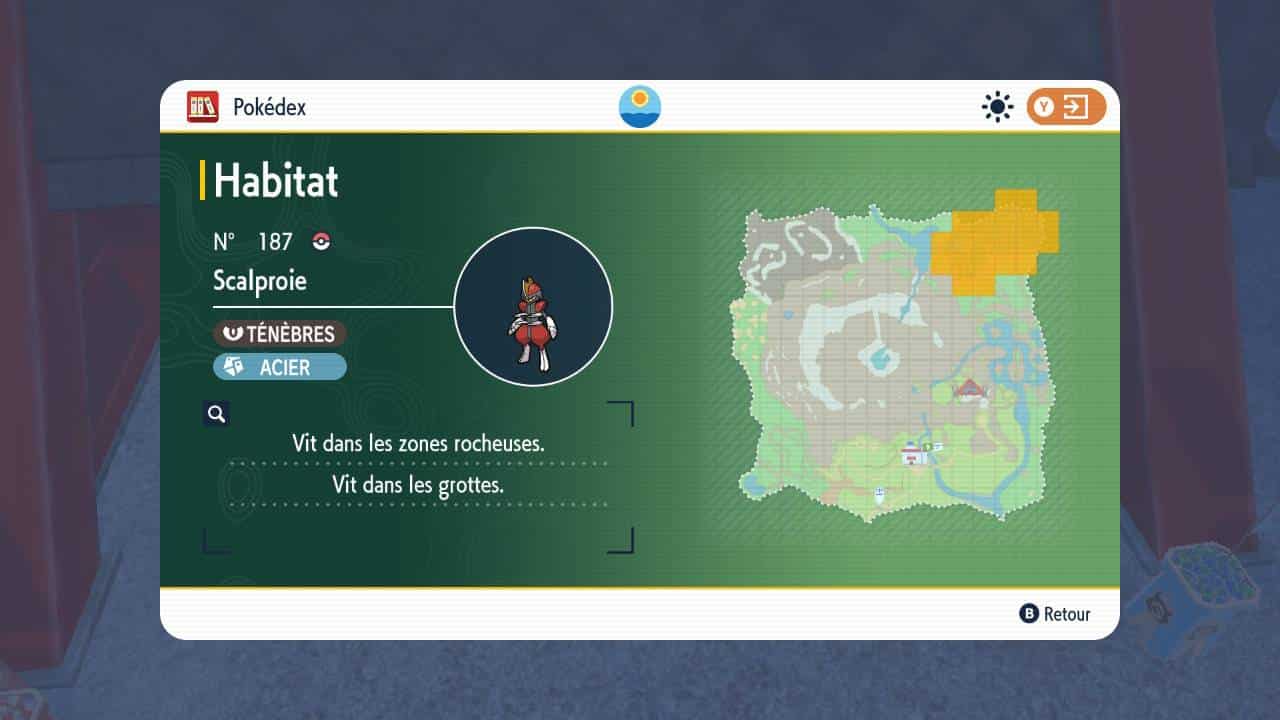Click the "Vit dans les grottes" entry

(x=418, y=486)
